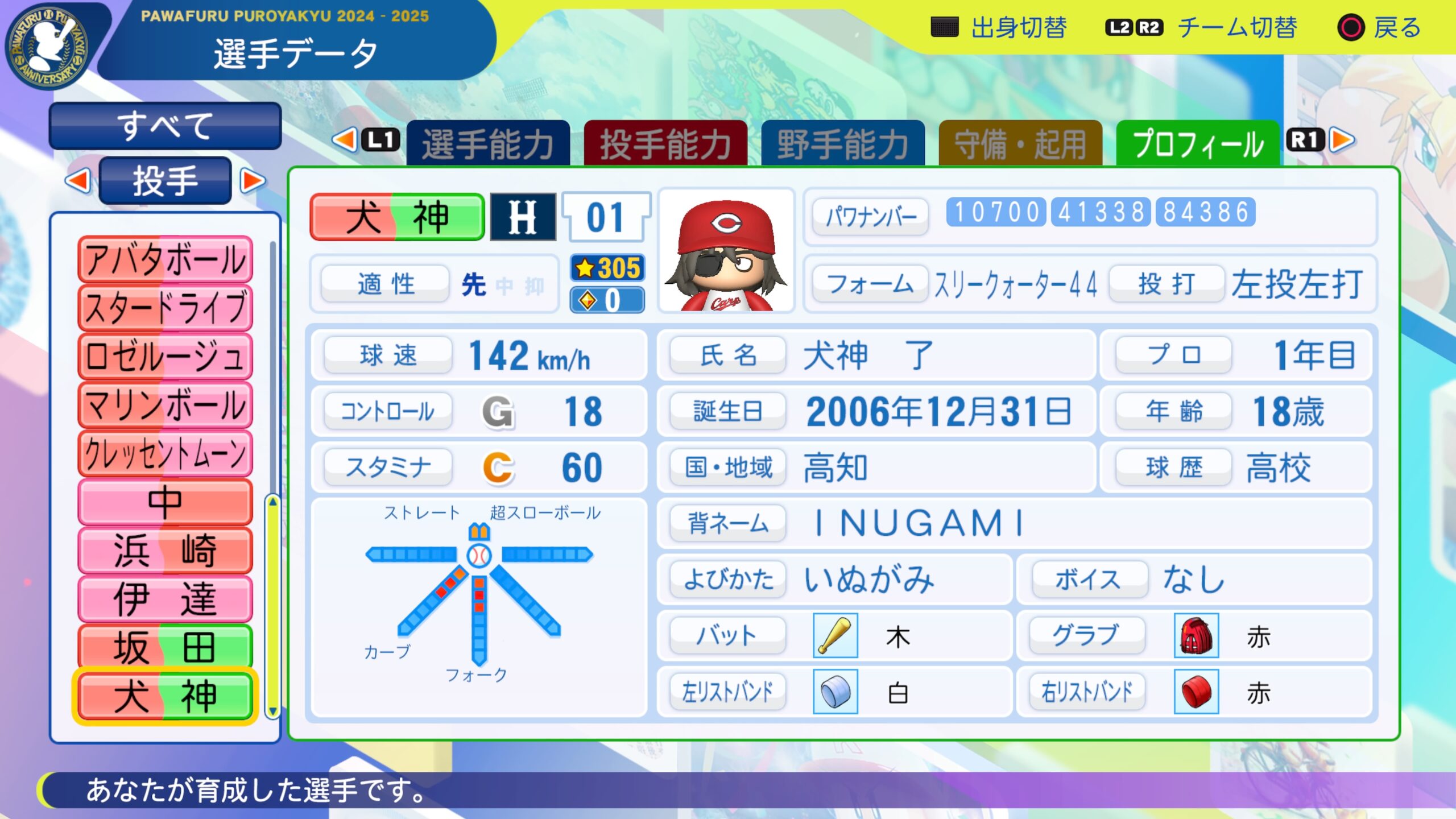Choose クレッセントムーン from the list
Viewport: 1456px width, 819px height.
click(x=165, y=453)
